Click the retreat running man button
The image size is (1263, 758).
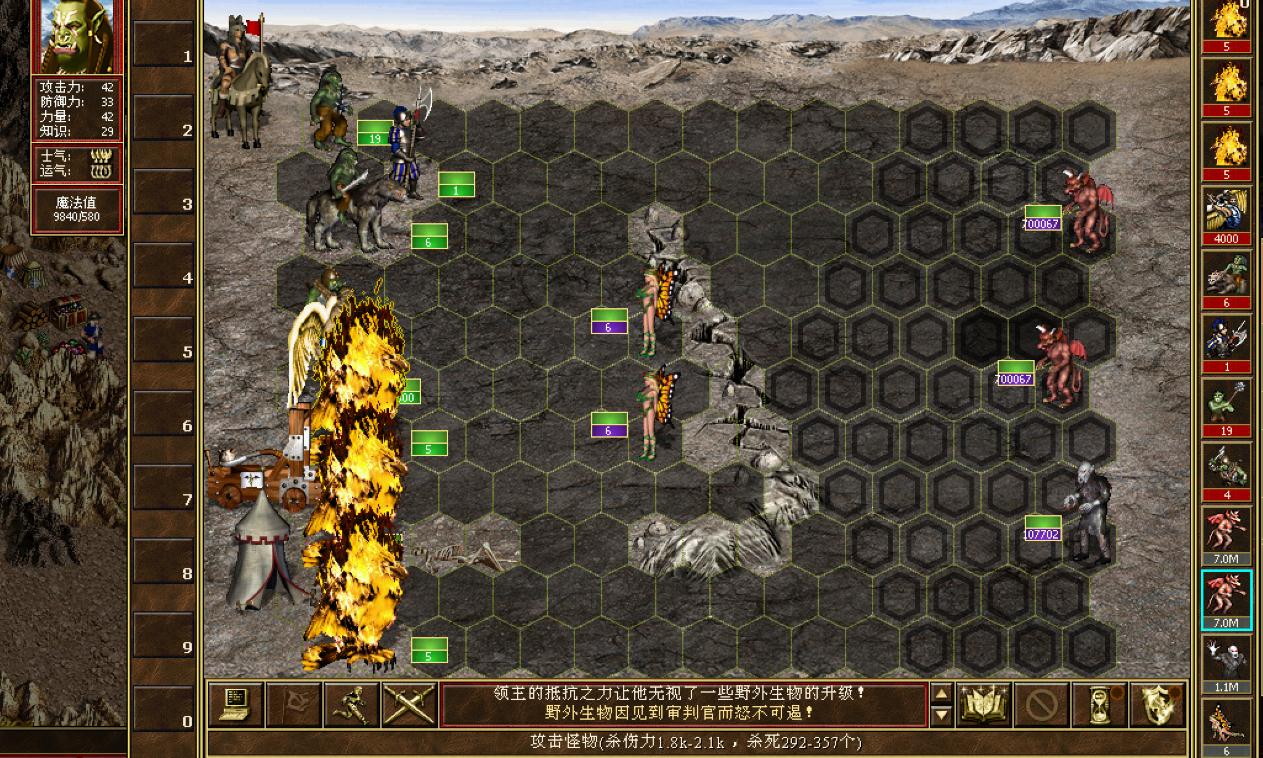pyautogui.click(x=351, y=705)
